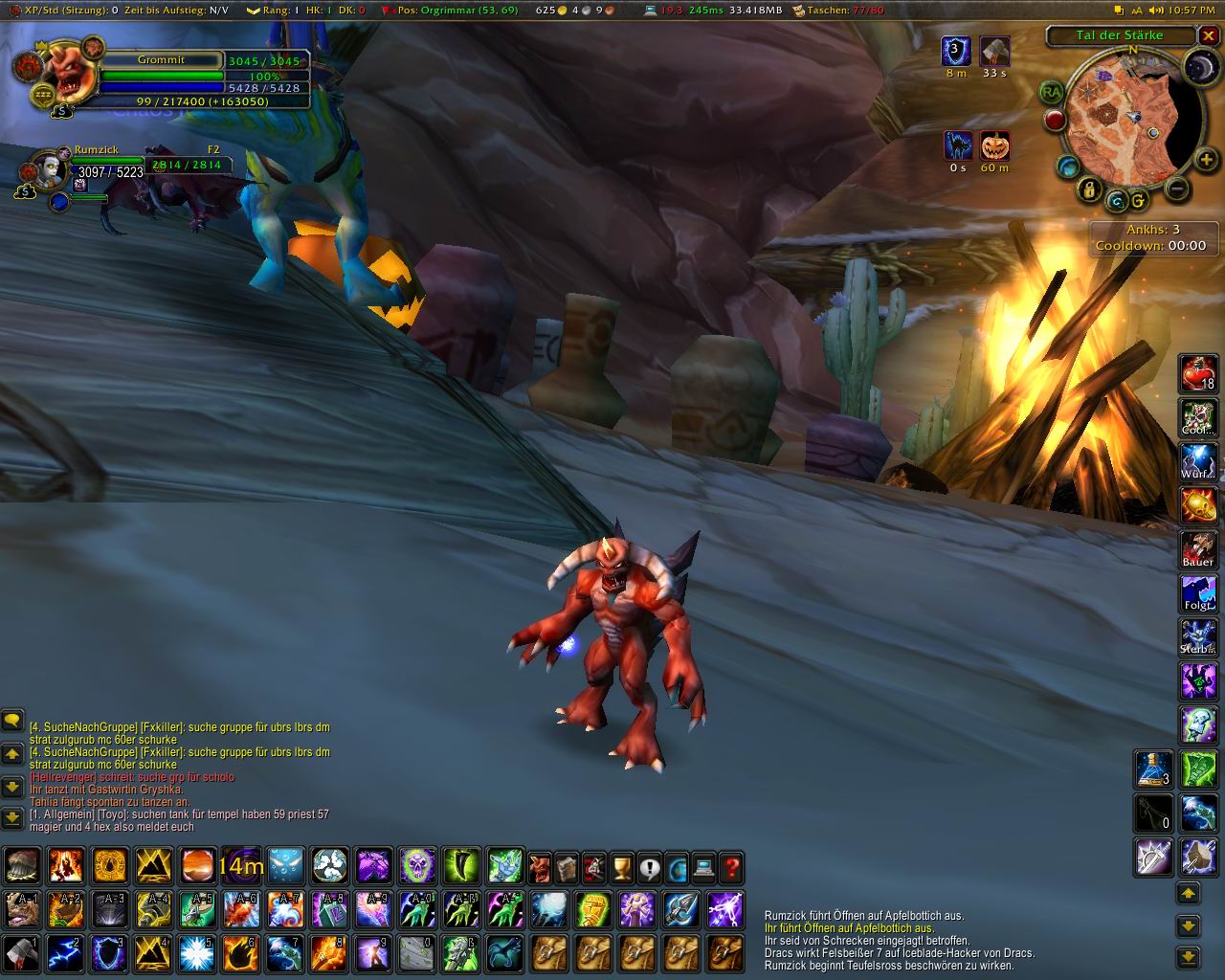Toggle the padlock button on the minimap
Viewport: 1225px width, 980px height.
pyautogui.click(x=1089, y=189)
